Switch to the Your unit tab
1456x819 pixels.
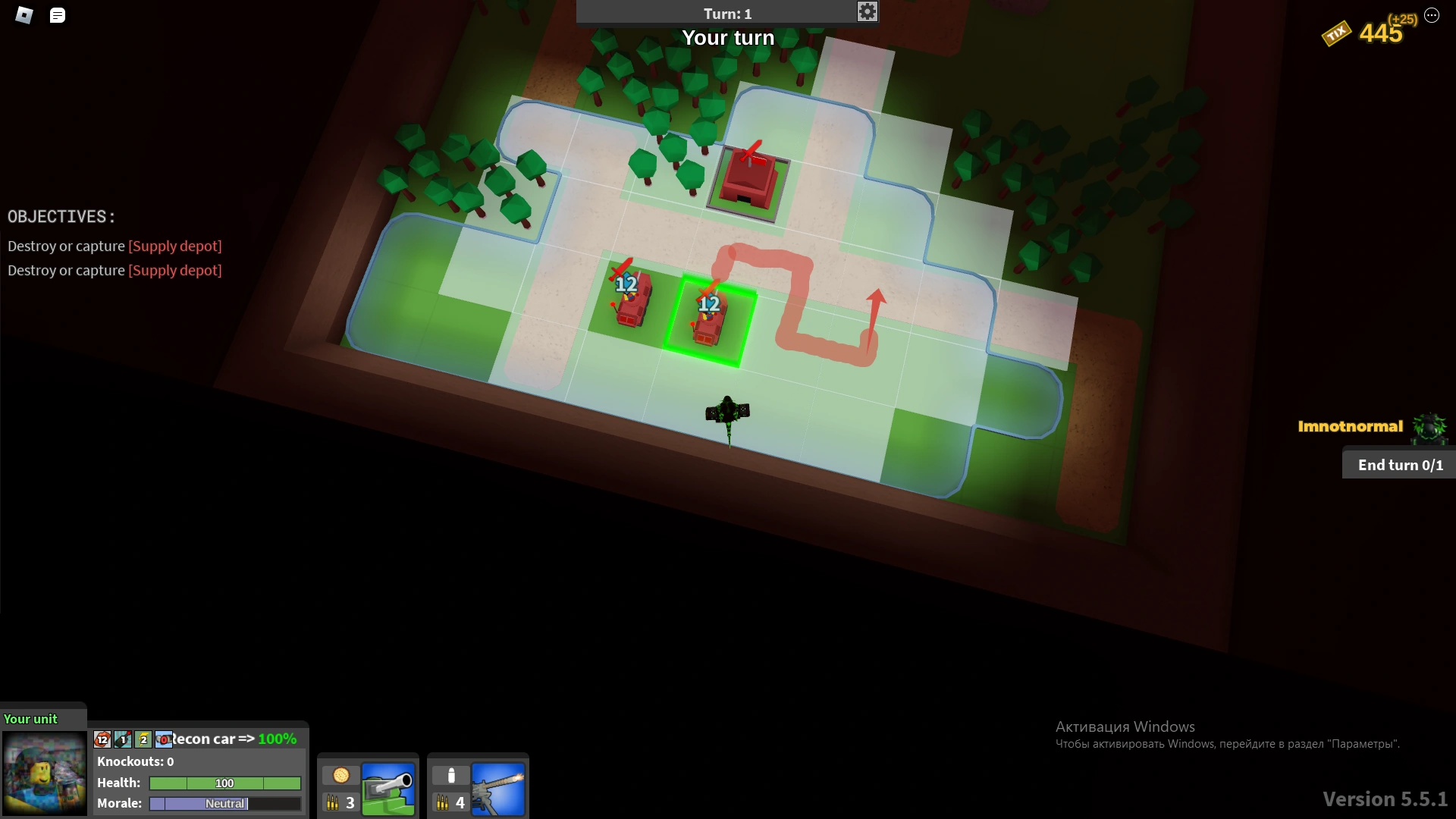[30, 718]
